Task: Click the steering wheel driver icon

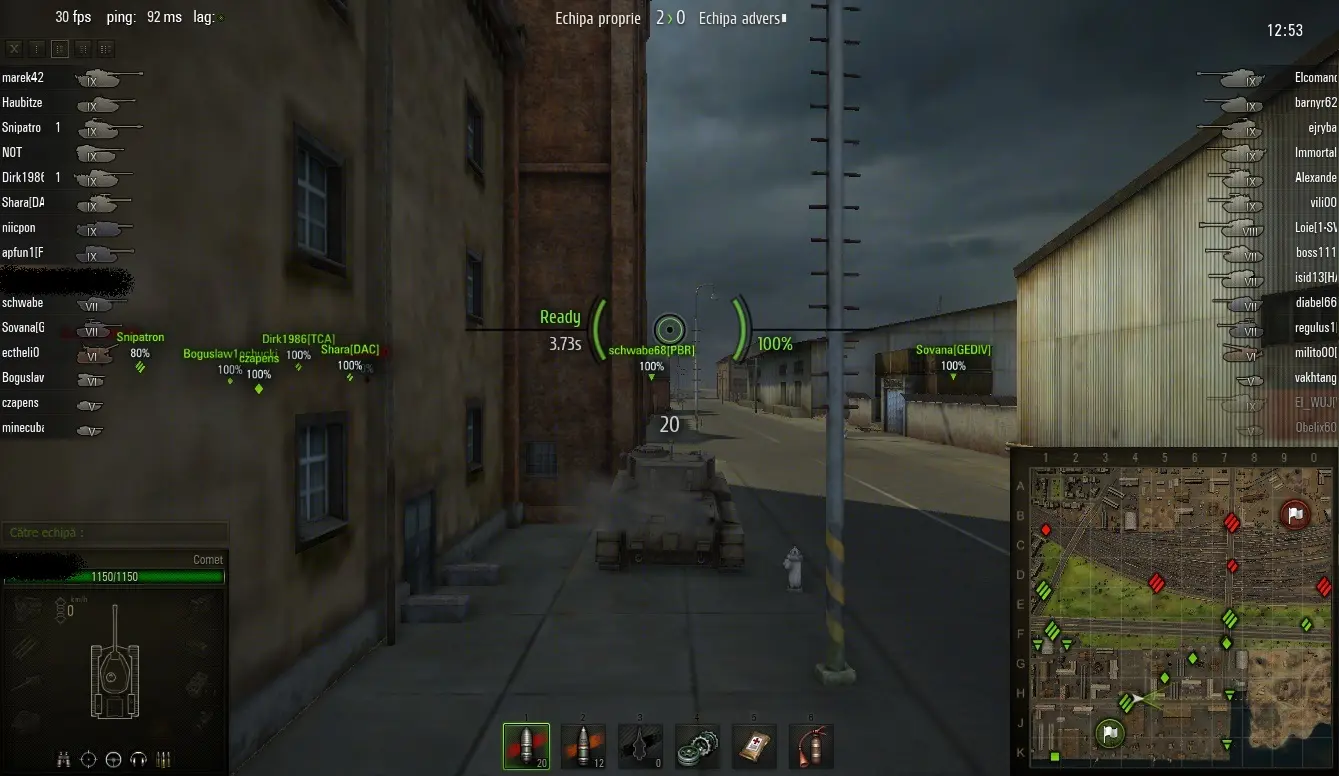Action: click(113, 759)
